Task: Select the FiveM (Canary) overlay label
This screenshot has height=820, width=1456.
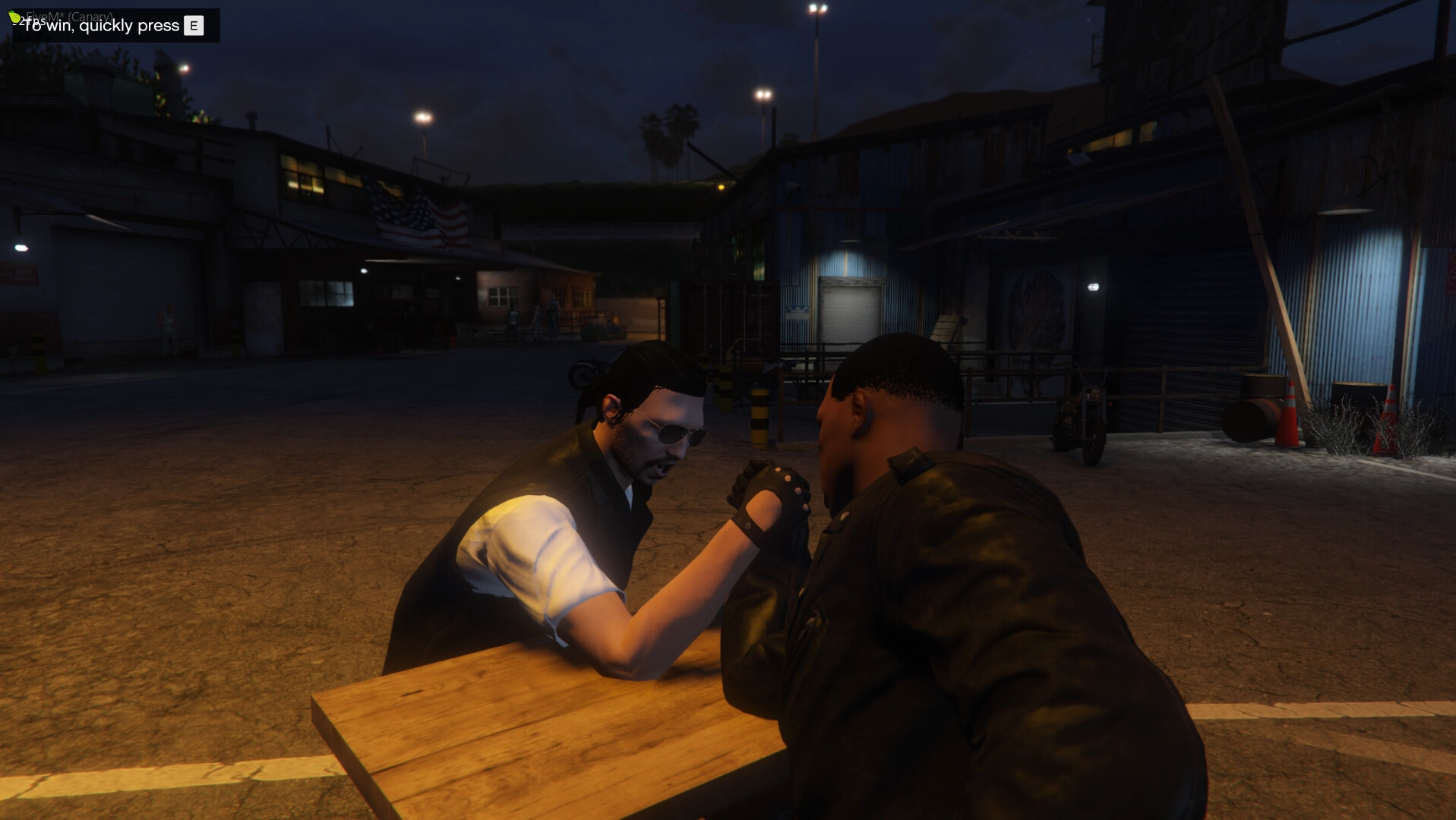Action: pos(68,14)
